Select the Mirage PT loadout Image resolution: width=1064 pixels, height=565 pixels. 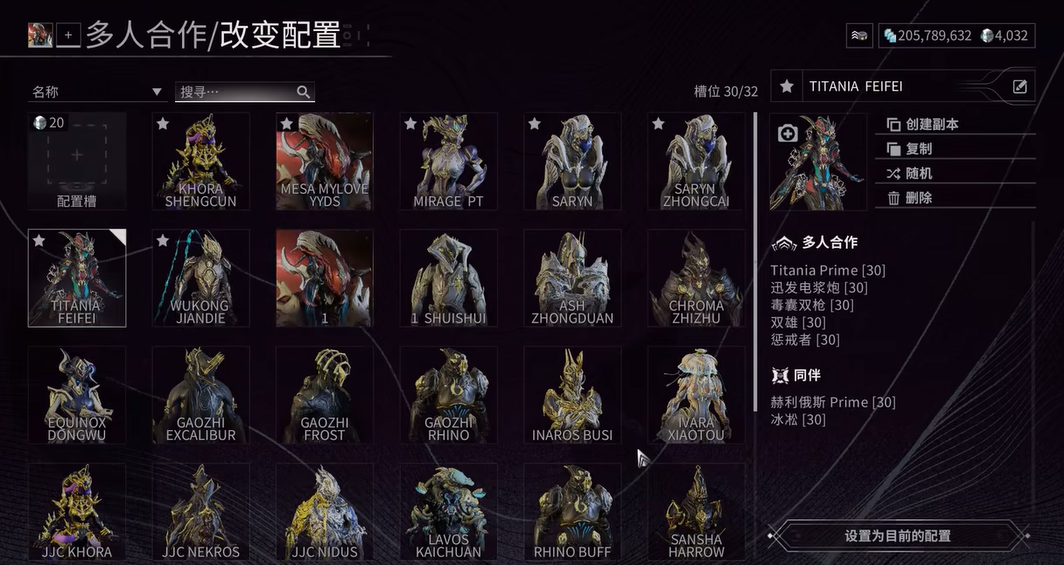(449, 161)
